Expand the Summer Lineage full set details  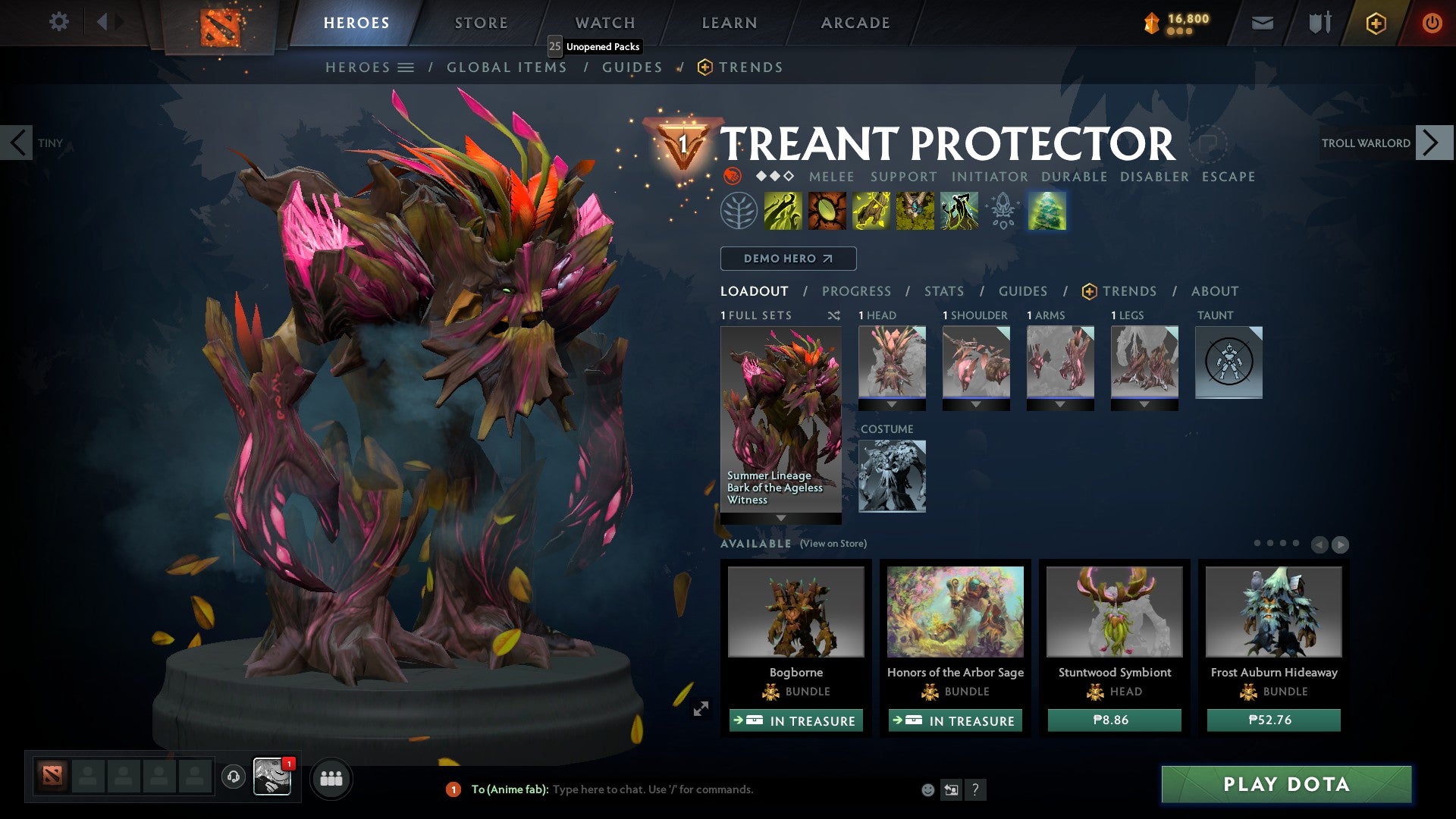(x=780, y=518)
